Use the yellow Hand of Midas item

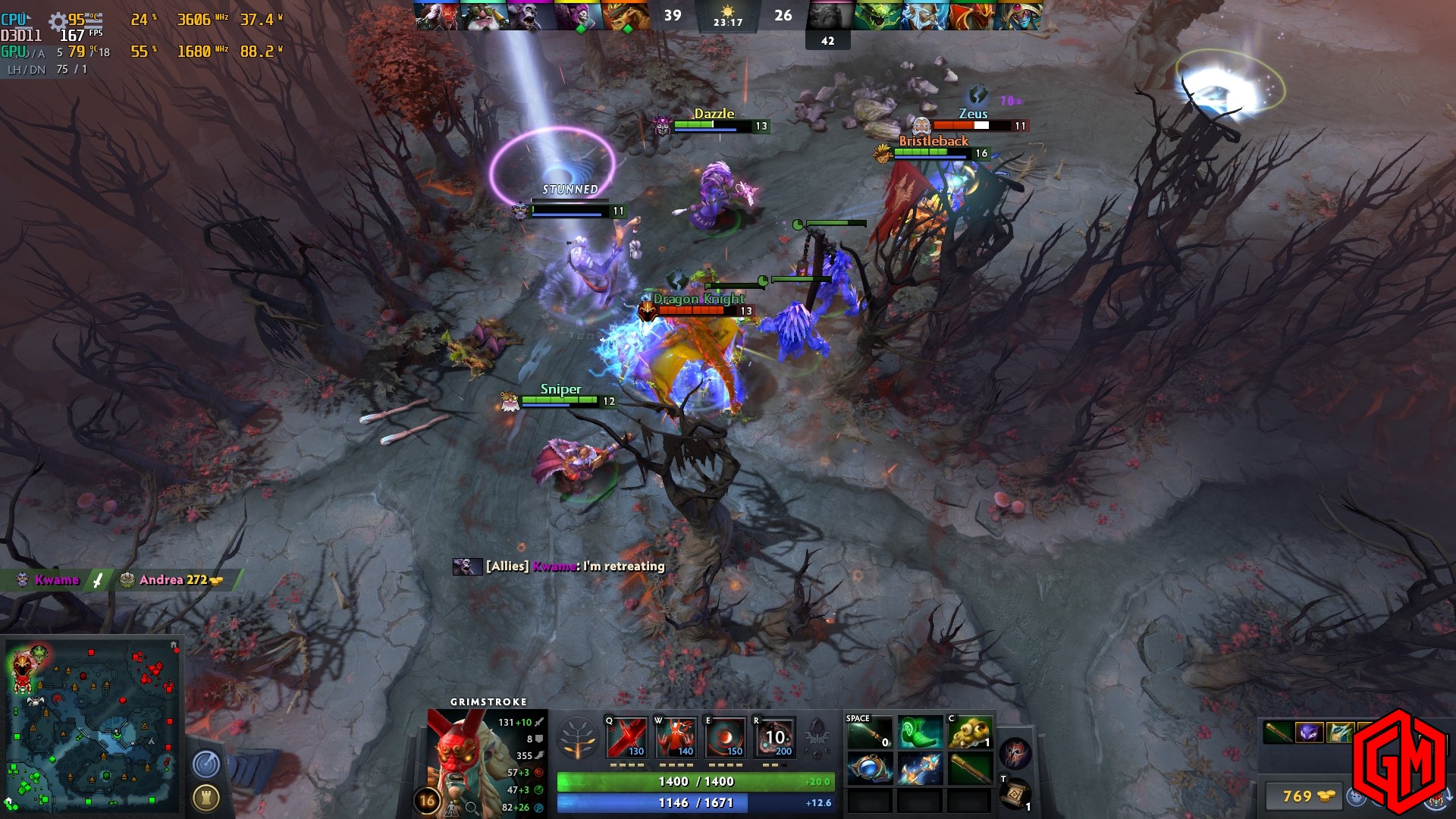[x=969, y=733]
